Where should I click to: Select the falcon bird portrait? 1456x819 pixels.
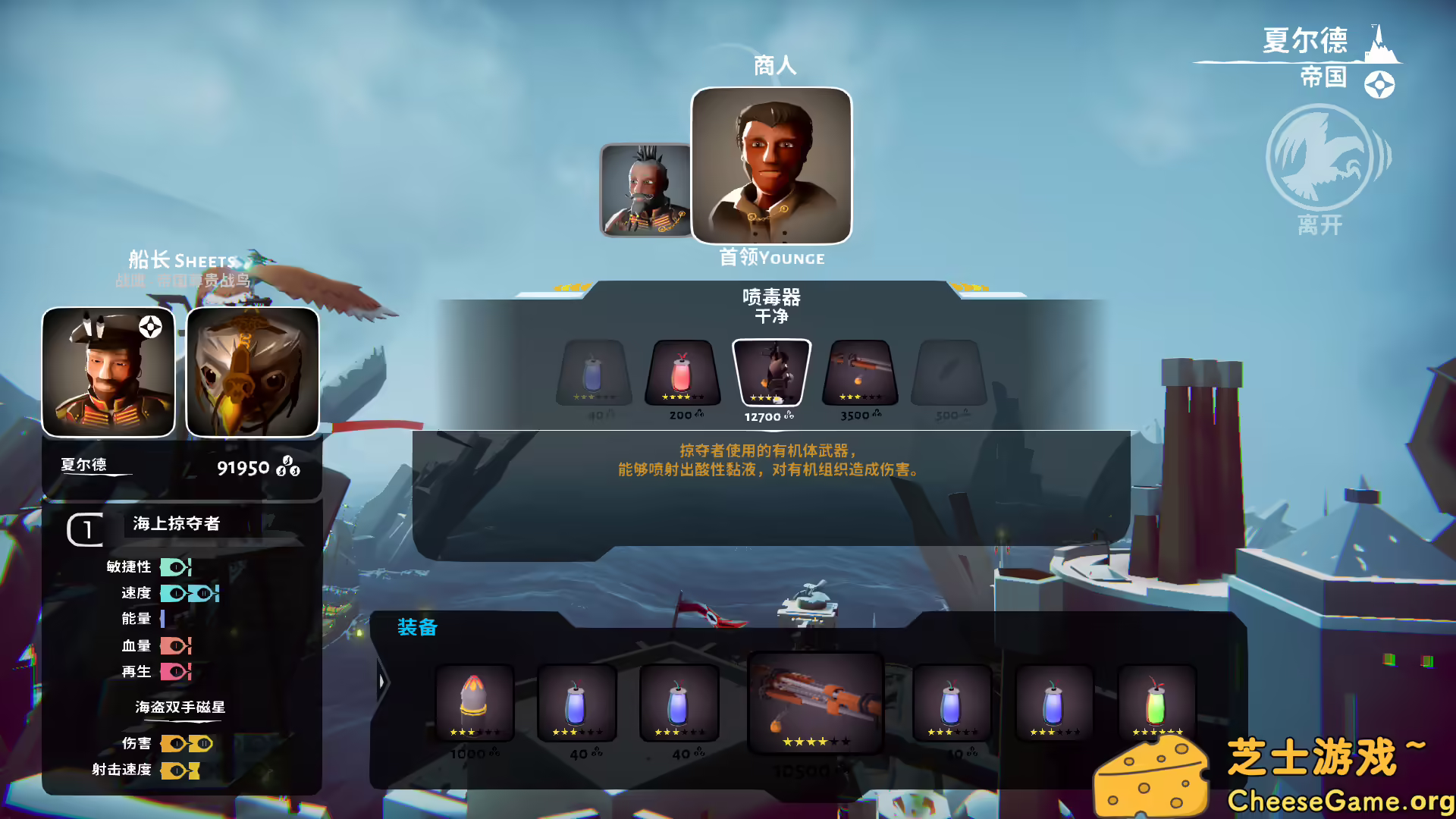click(251, 371)
